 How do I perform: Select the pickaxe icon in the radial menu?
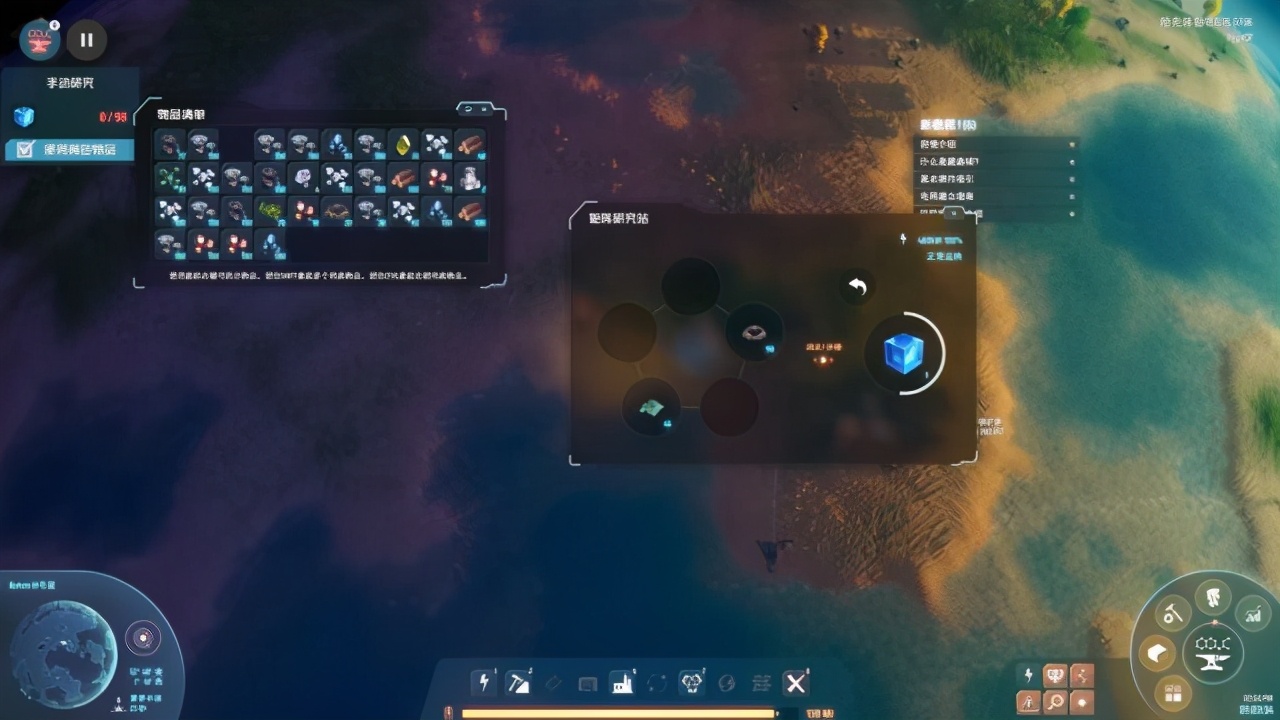[1172, 614]
